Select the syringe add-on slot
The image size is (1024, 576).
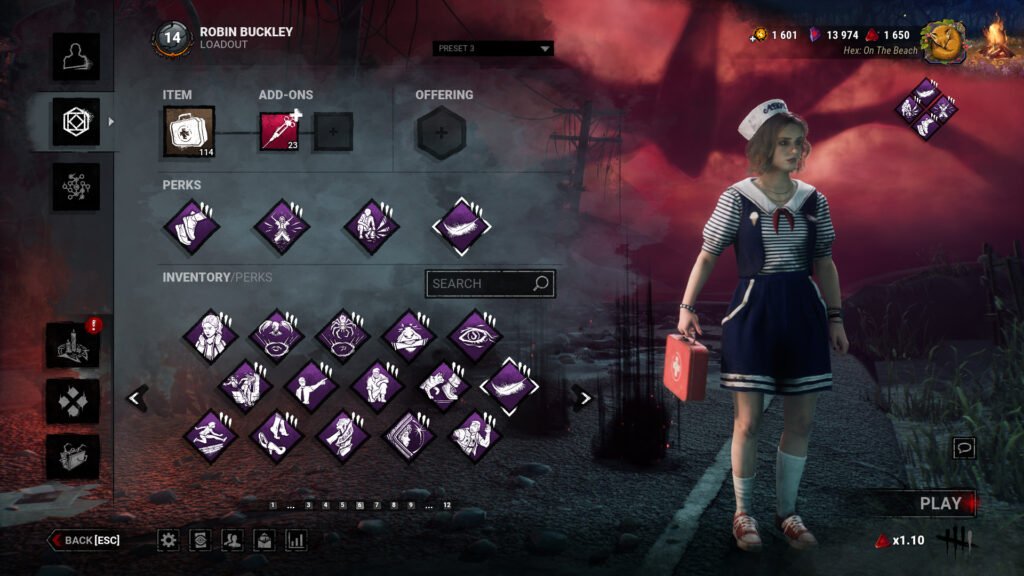279,131
